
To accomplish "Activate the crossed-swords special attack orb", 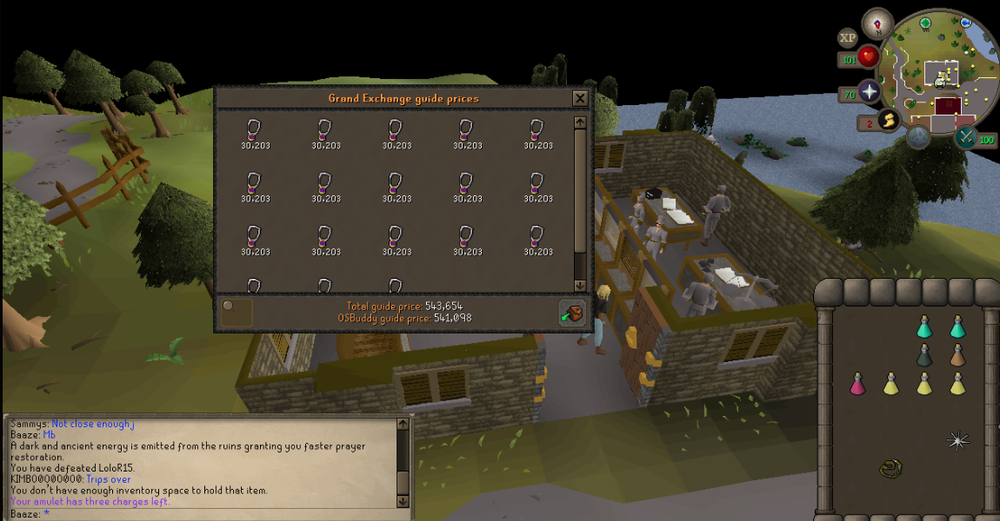I will (x=967, y=137).
